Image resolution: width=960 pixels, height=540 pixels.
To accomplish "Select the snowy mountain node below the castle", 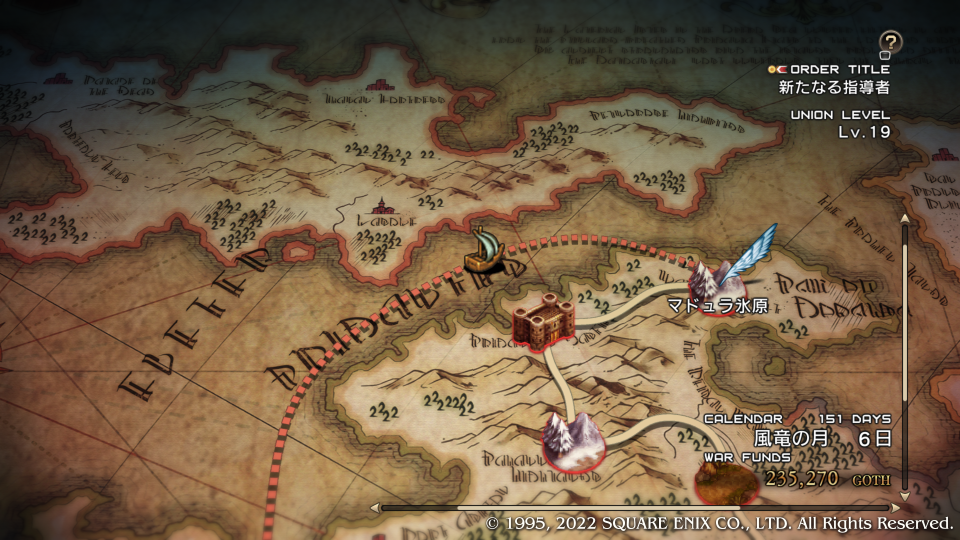I will 572,439.
